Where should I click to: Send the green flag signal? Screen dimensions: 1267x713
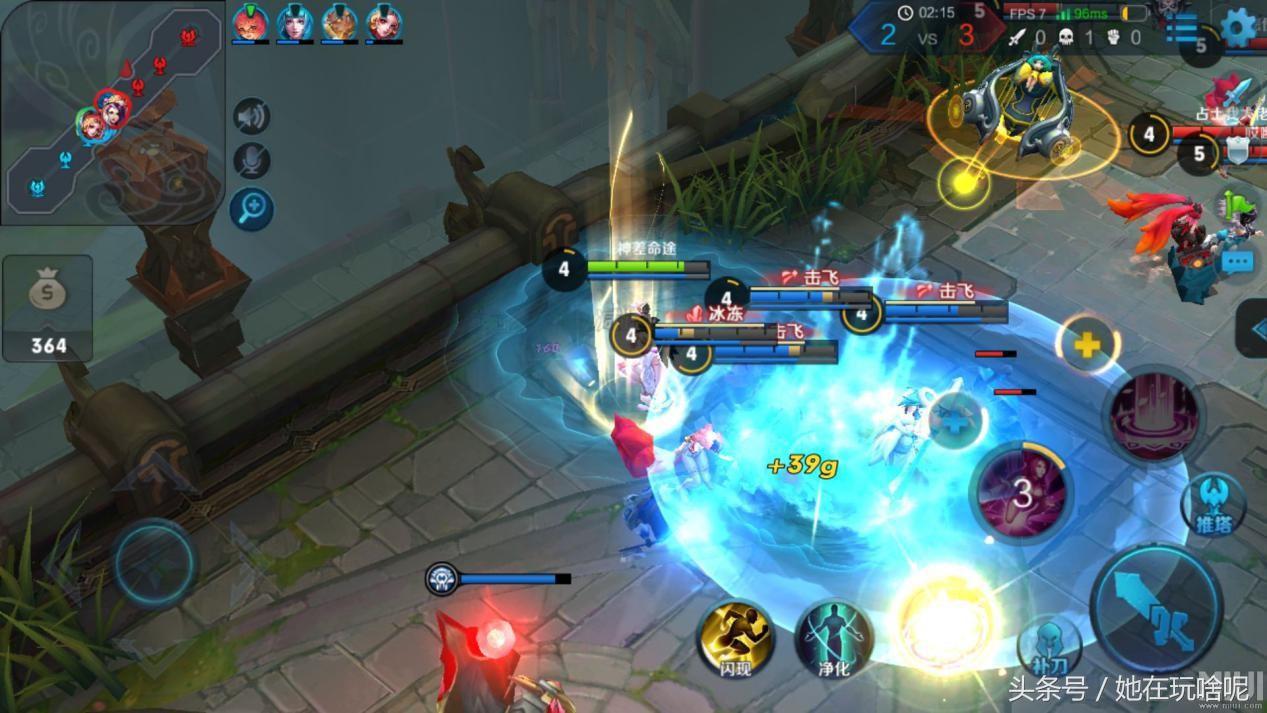coord(1236,206)
